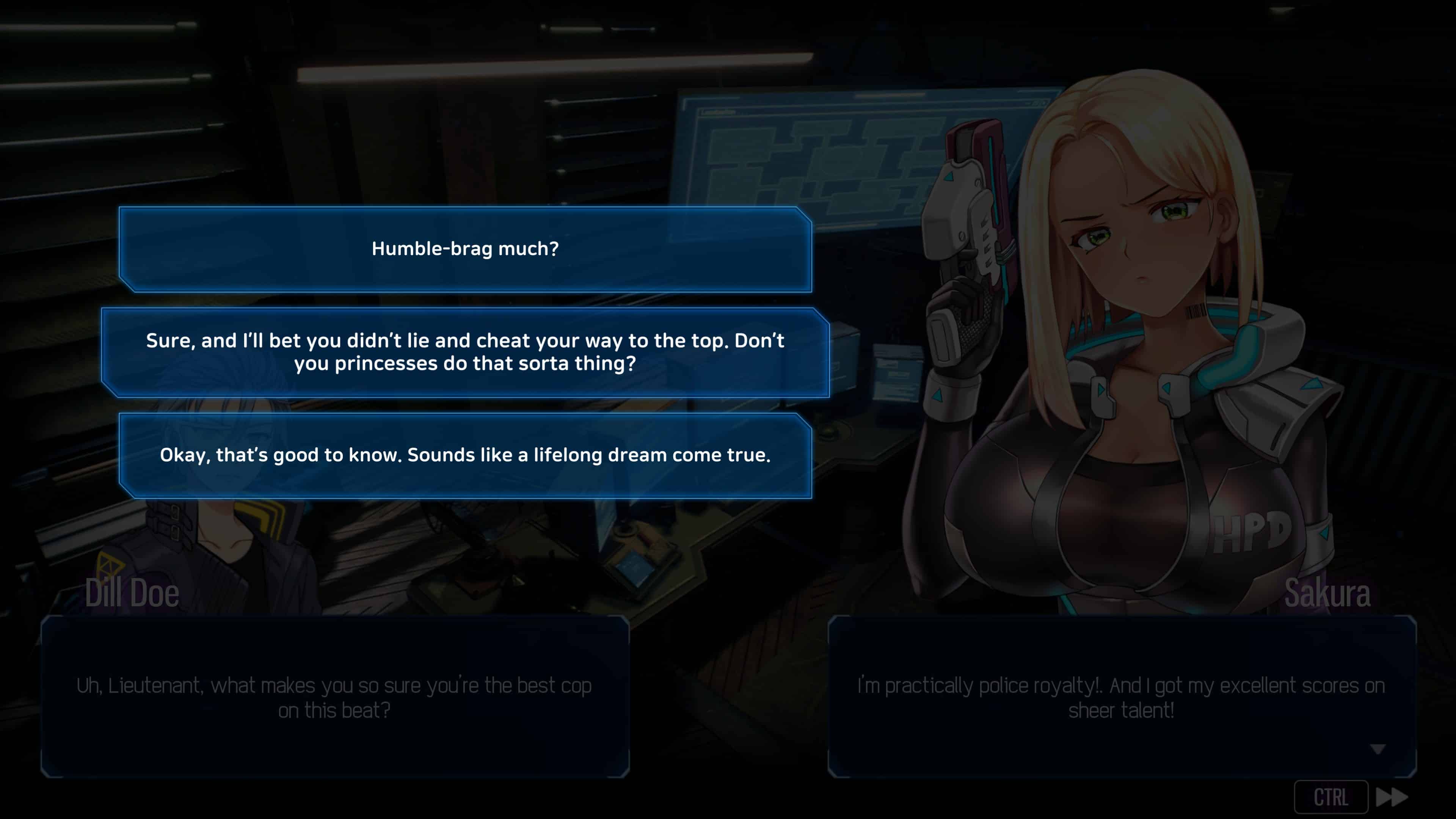Select the lie and cheat princesses reply
Viewport: 1456px width, 819px height.
tap(465, 352)
